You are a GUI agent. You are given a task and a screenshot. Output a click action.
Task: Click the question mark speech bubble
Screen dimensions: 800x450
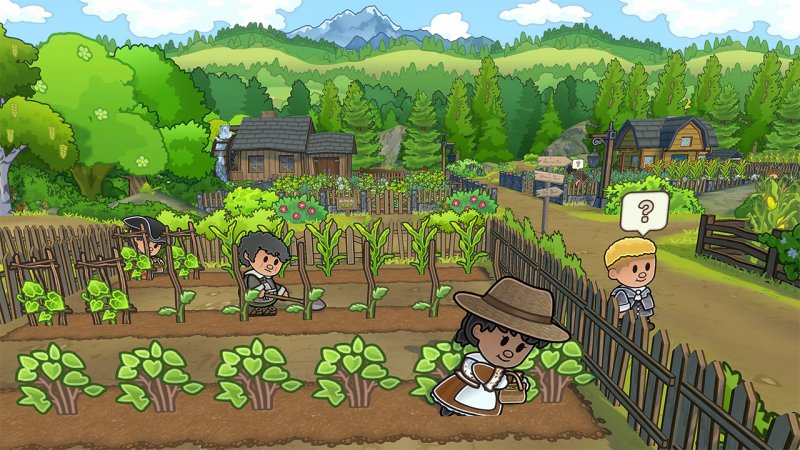[644, 211]
